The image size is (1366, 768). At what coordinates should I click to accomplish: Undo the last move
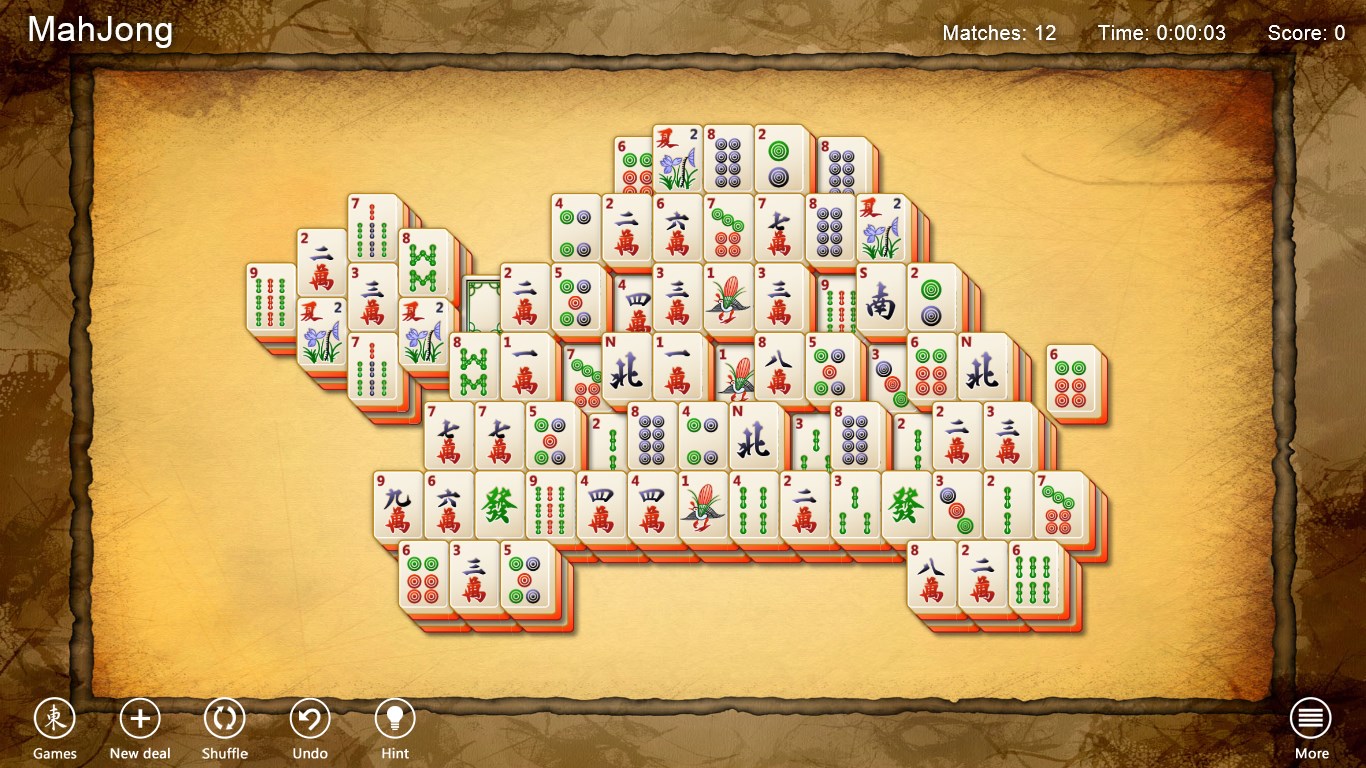[309, 718]
